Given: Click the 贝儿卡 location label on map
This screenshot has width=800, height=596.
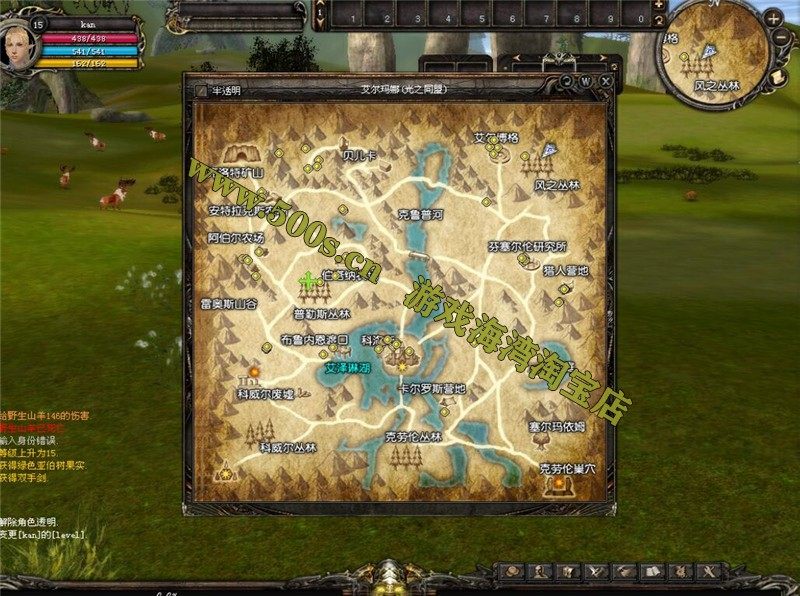Looking at the screenshot, I should 359,156.
